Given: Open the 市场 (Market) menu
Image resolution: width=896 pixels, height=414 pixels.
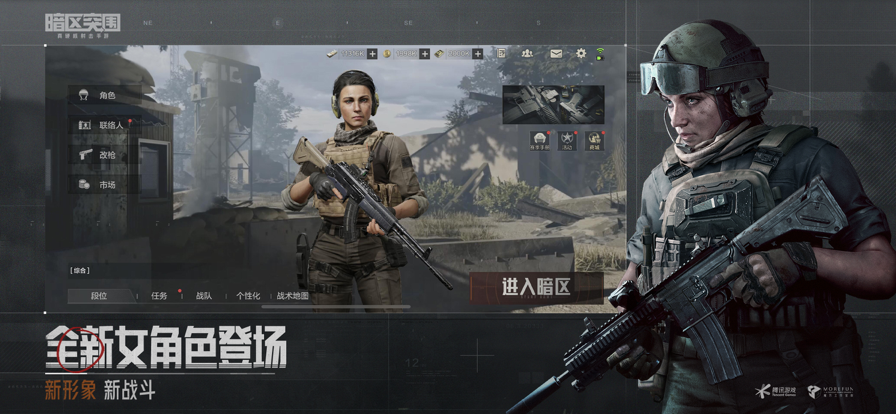Looking at the screenshot, I should 102,185.
